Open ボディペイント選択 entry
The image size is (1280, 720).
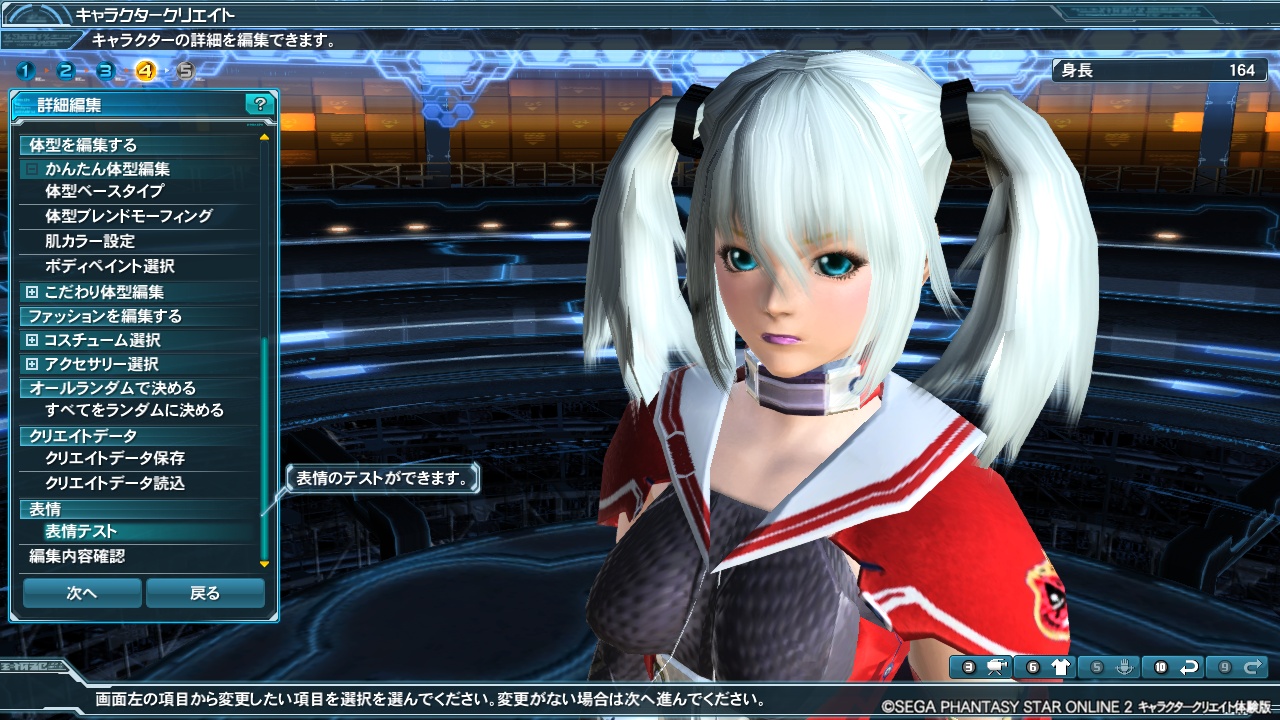coord(110,266)
